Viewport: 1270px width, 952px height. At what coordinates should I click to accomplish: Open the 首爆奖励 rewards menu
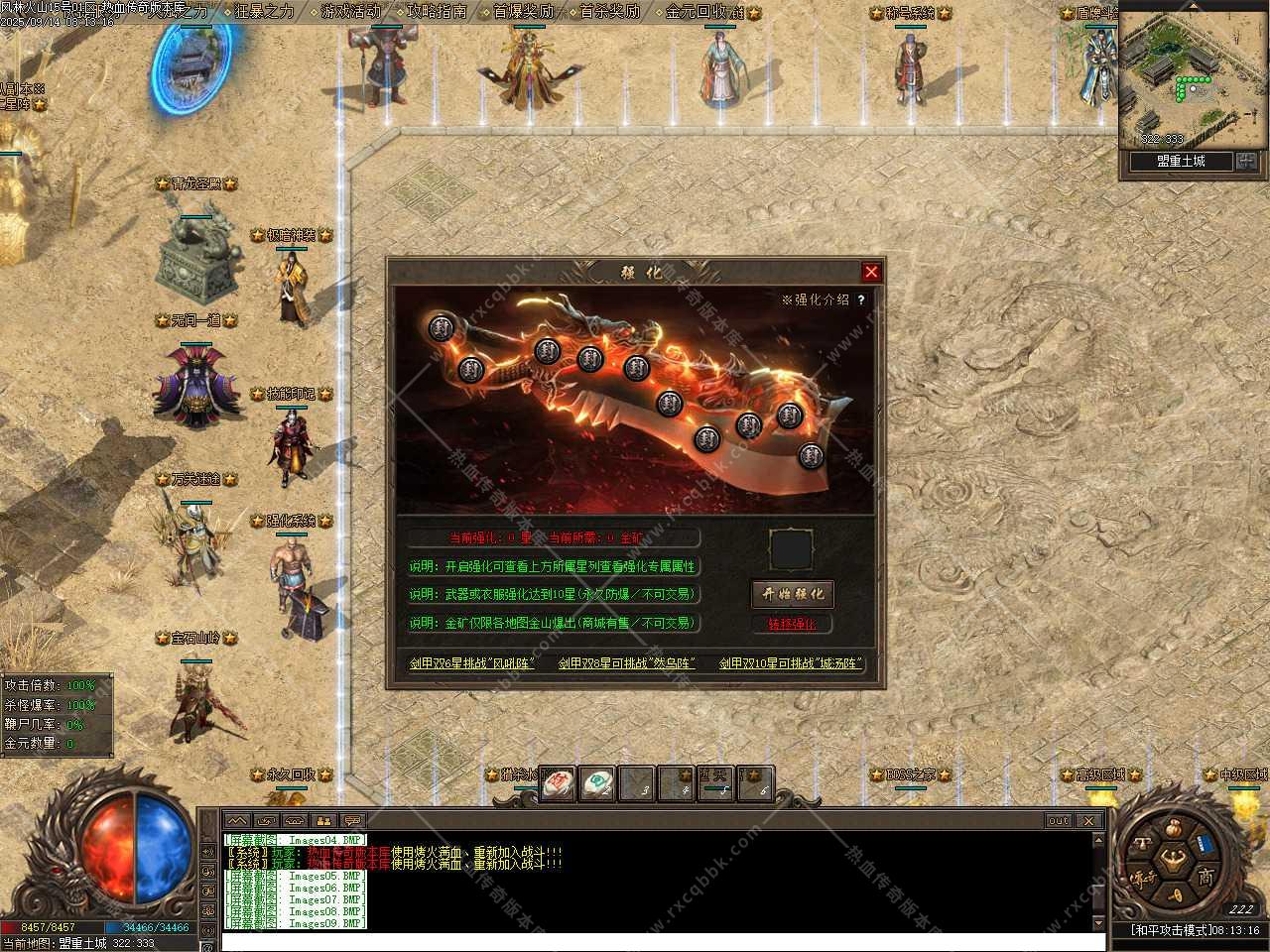[523, 12]
